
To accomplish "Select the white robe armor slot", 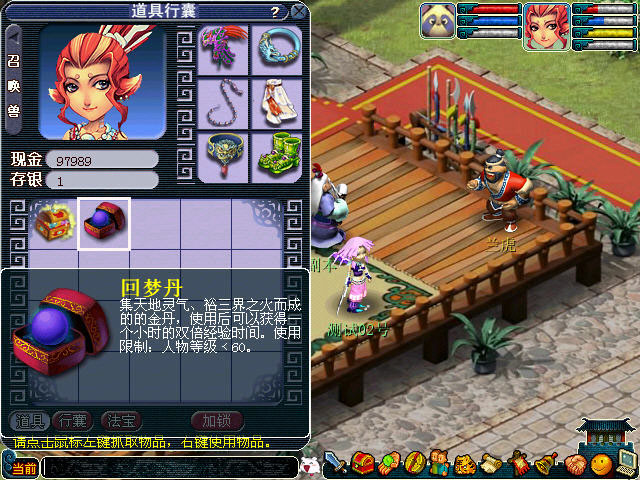I will click(273, 101).
